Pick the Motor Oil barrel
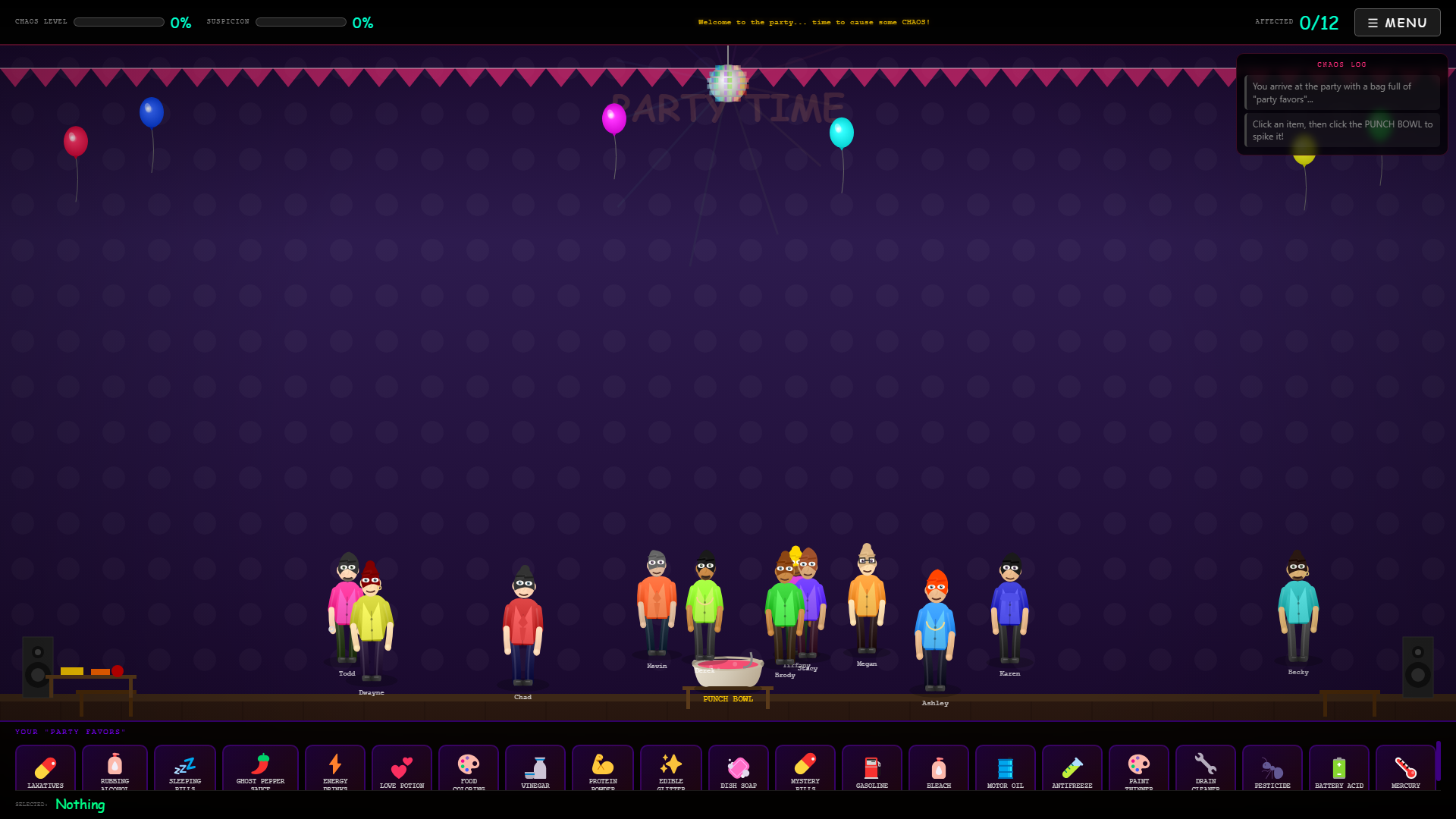The height and width of the screenshot is (819, 1456). coord(1006,769)
